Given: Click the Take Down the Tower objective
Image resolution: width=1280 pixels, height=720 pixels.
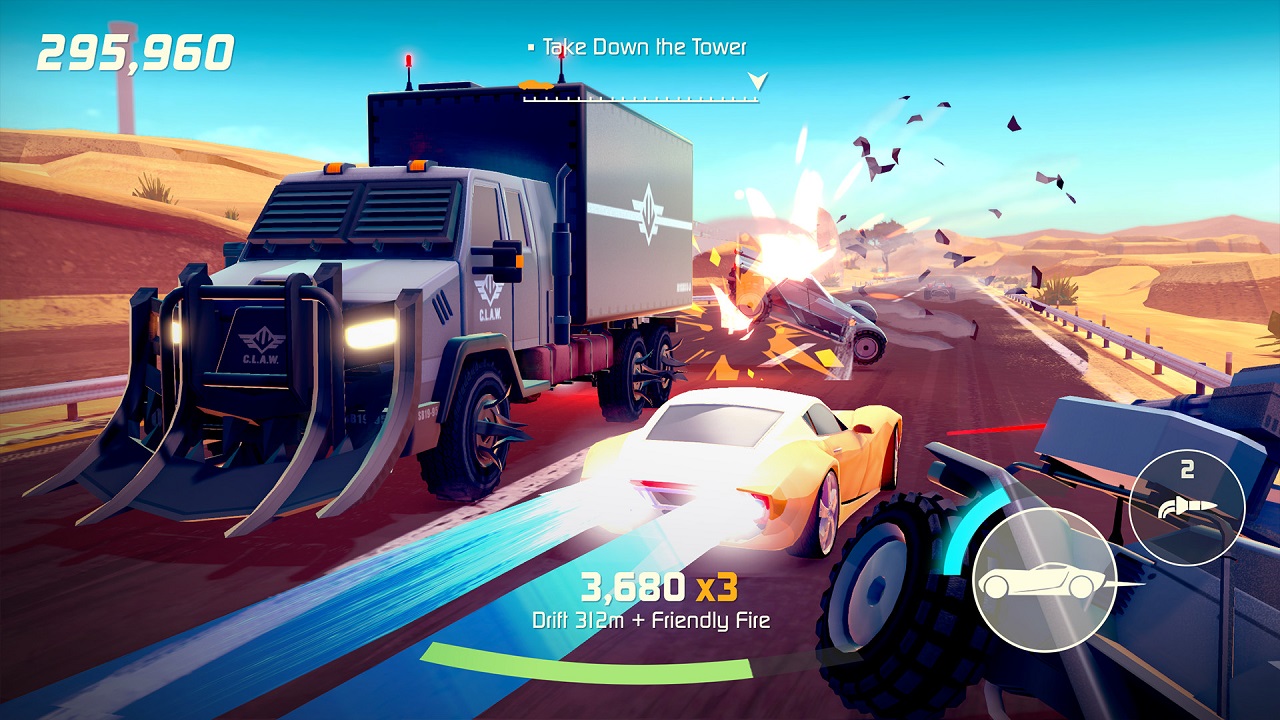Looking at the screenshot, I should (643, 47).
